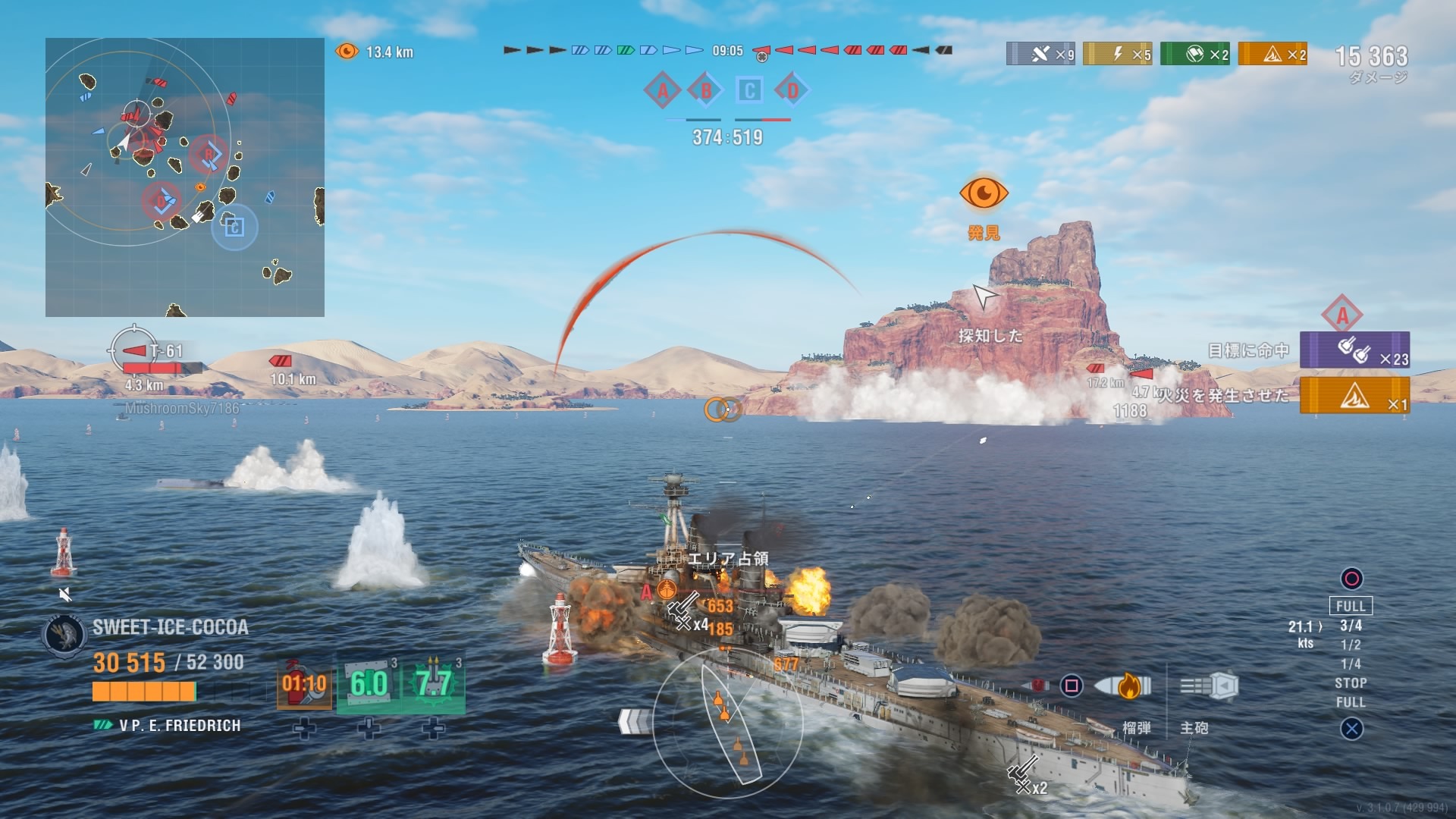Activate the consumable showing the 01:10 cooldown
The width and height of the screenshot is (1456, 819).
pyautogui.click(x=304, y=683)
